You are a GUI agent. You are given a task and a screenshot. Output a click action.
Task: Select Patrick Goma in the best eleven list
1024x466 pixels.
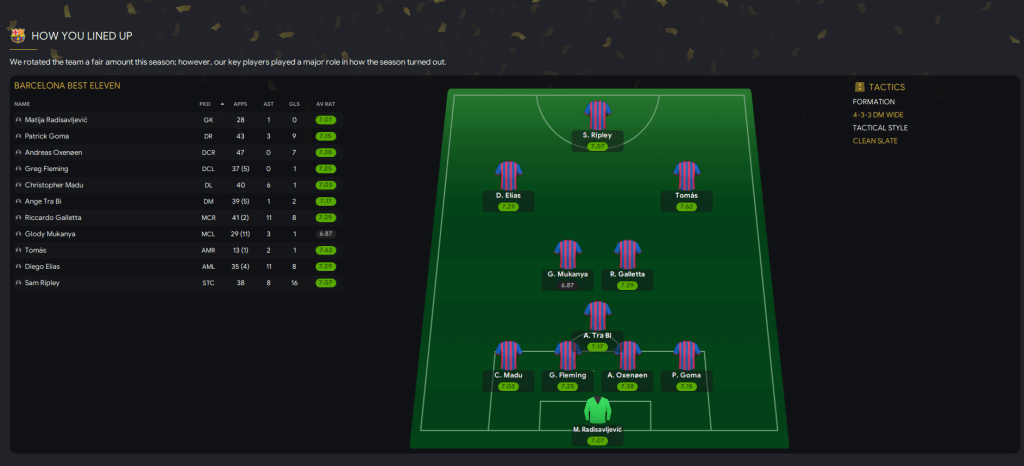click(x=46, y=136)
